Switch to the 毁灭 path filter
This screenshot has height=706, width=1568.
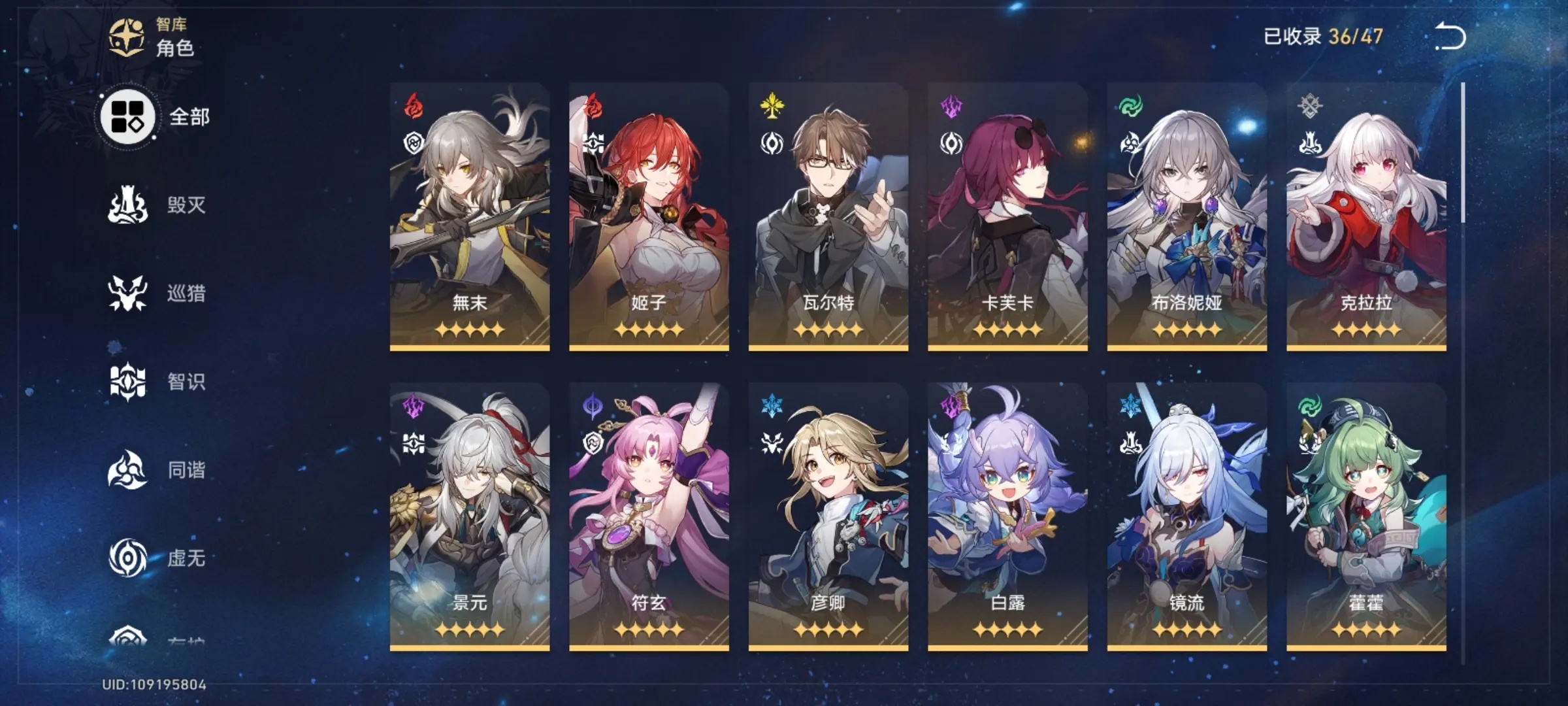pos(157,205)
